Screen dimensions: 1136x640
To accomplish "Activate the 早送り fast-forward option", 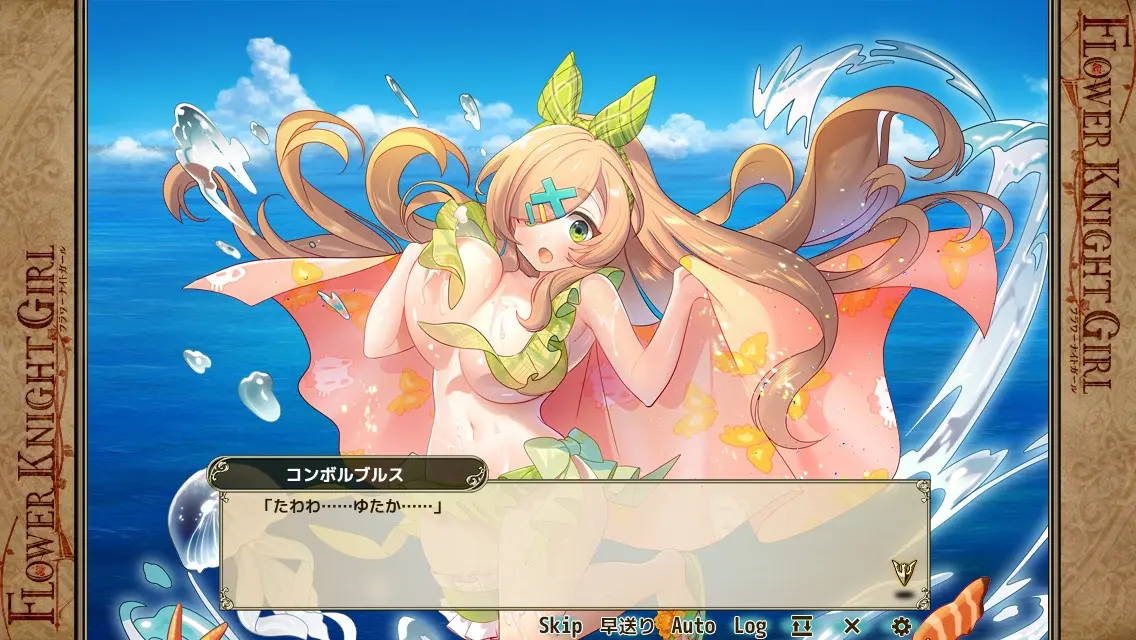I will (627, 626).
